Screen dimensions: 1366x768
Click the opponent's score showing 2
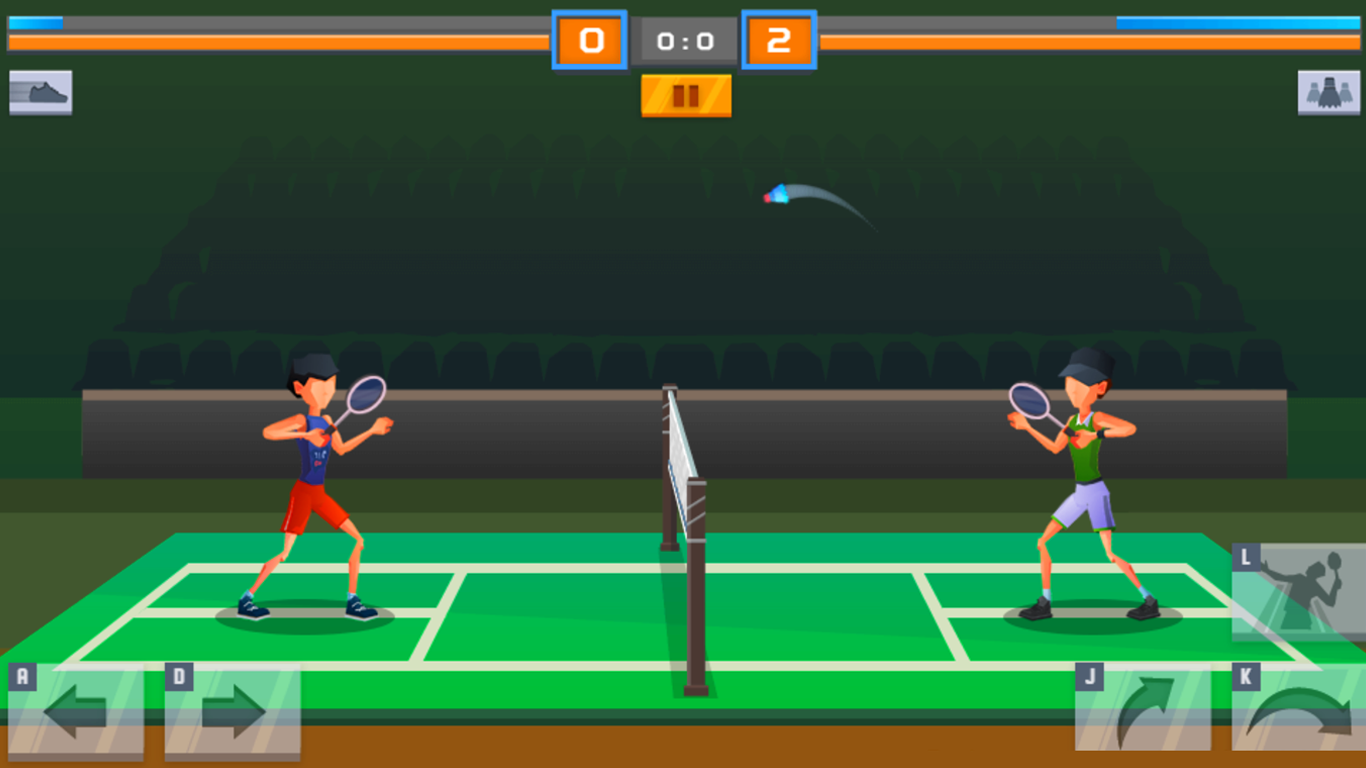pos(781,41)
